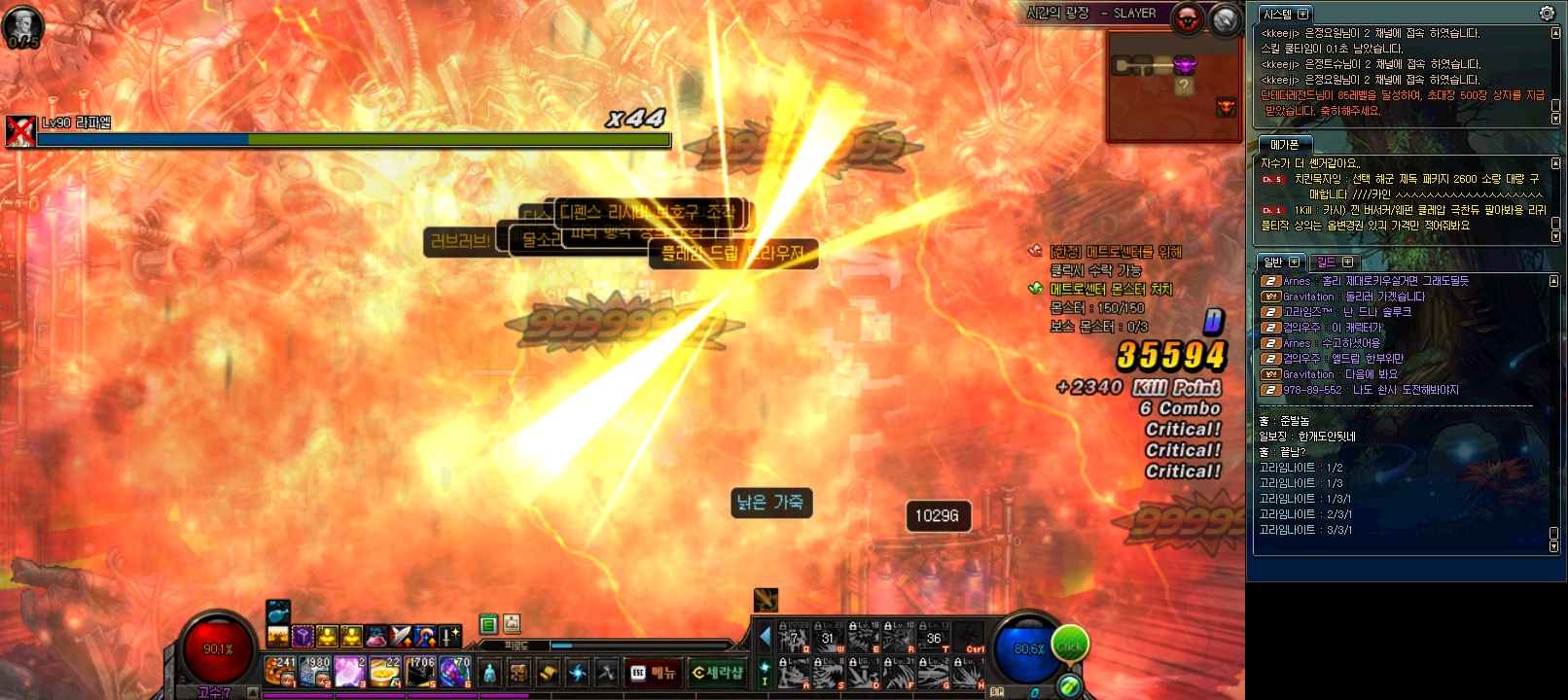Open the 세라샵 cash shop
1568x700 pixels.
(717, 673)
